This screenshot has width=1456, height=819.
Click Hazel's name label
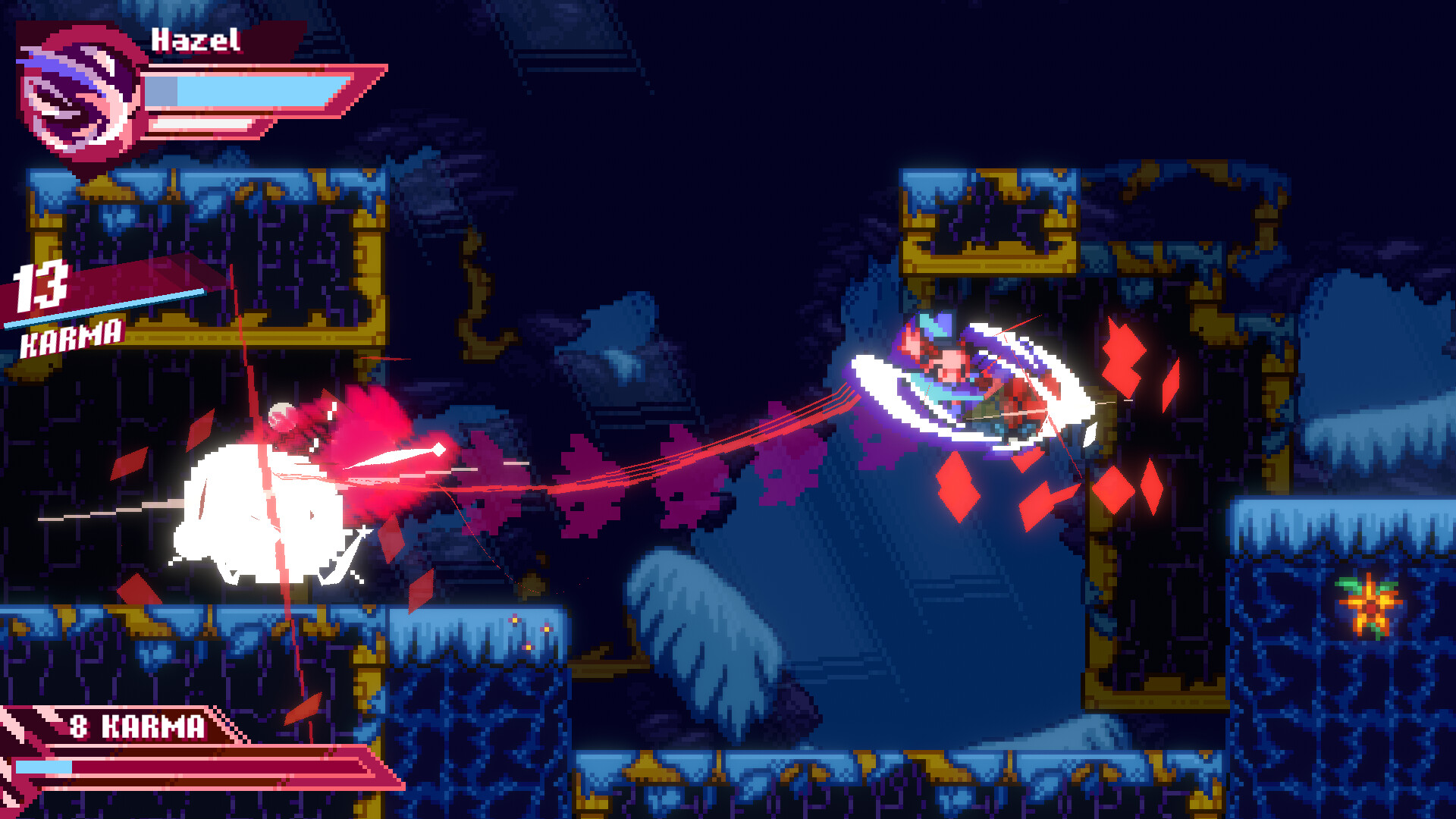pos(196,36)
